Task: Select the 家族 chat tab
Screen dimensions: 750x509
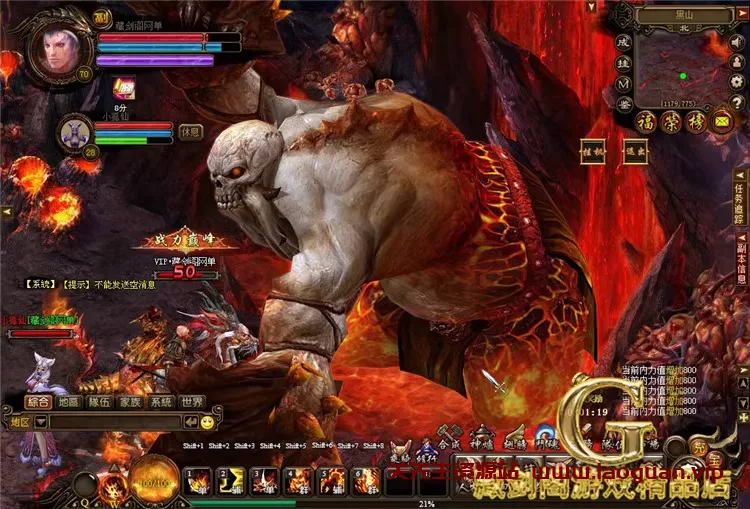Action: click(x=130, y=402)
